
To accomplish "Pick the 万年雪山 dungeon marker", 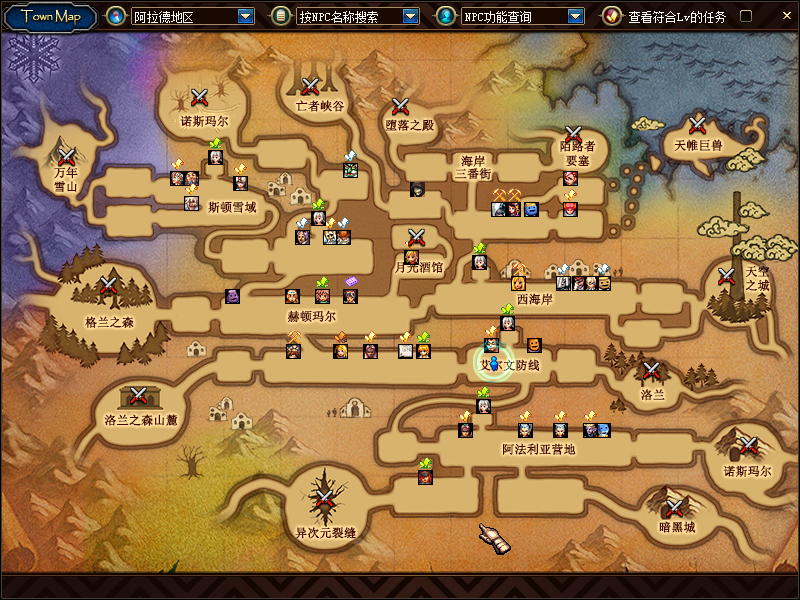I will [x=67, y=156].
